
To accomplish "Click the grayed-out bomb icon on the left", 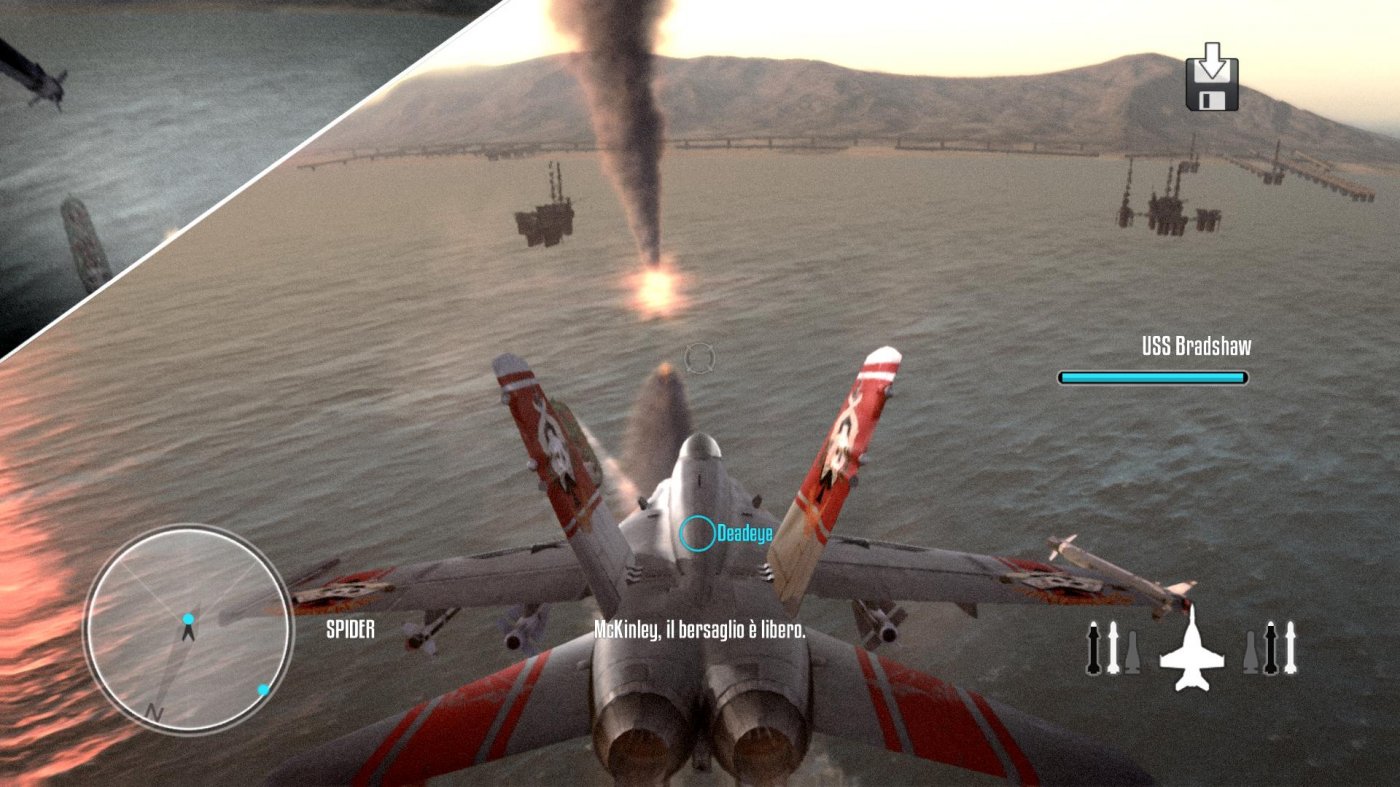I will [x=1133, y=650].
